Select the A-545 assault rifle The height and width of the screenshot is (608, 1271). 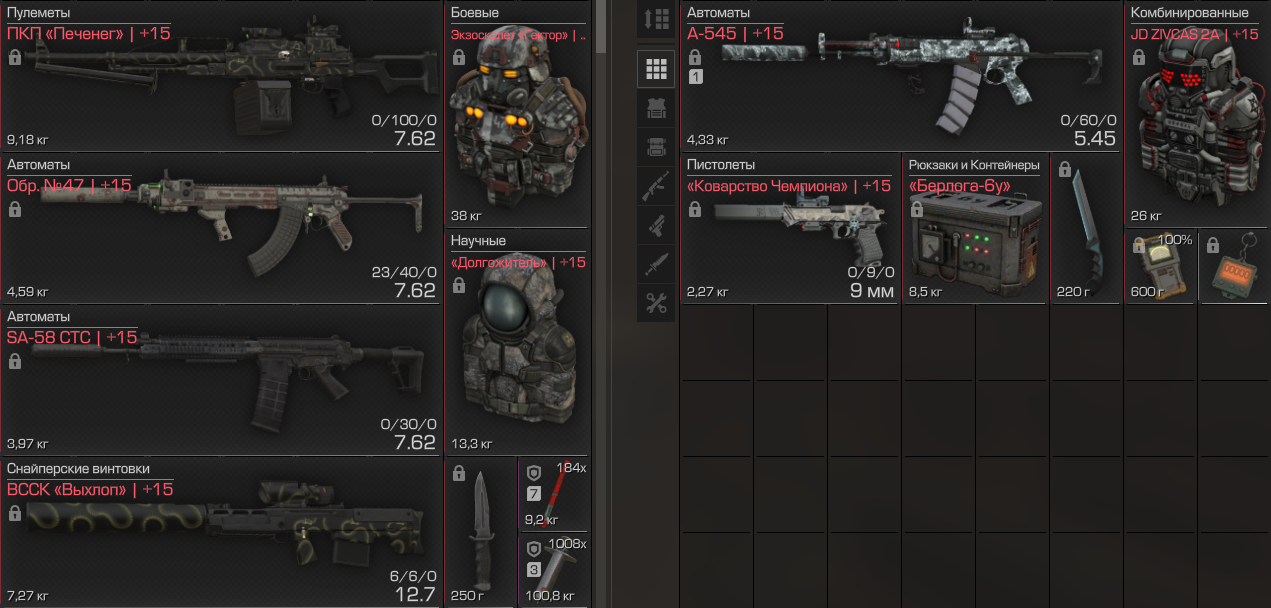coord(900,75)
